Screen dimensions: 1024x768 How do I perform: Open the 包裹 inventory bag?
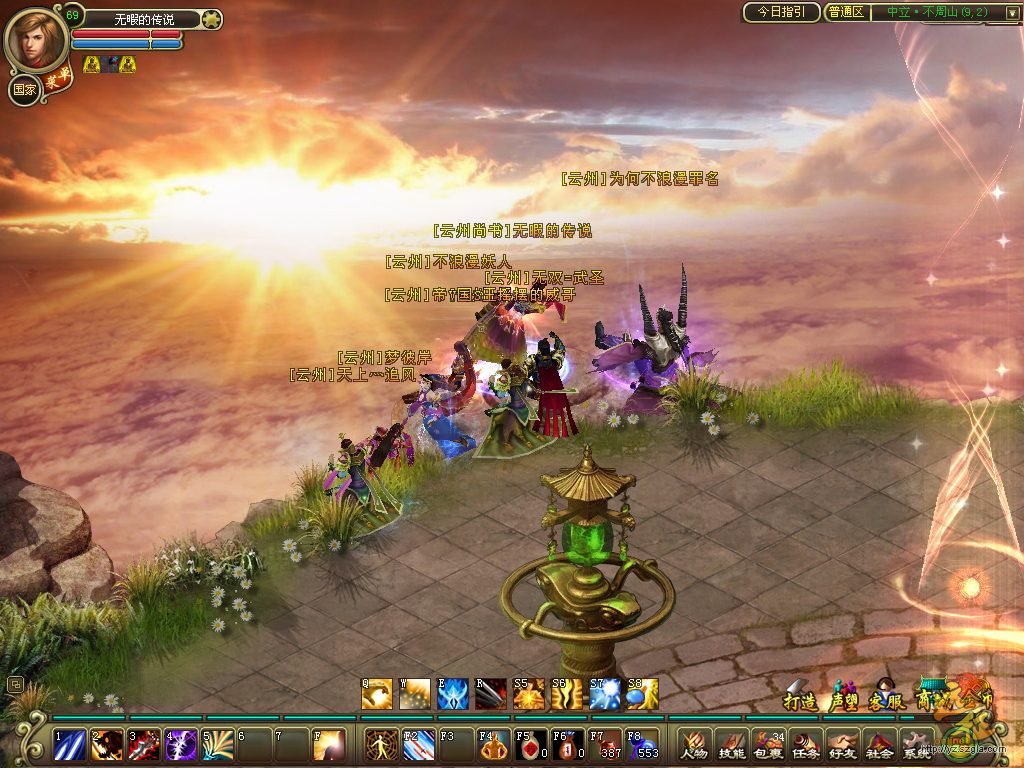pyautogui.click(x=768, y=744)
